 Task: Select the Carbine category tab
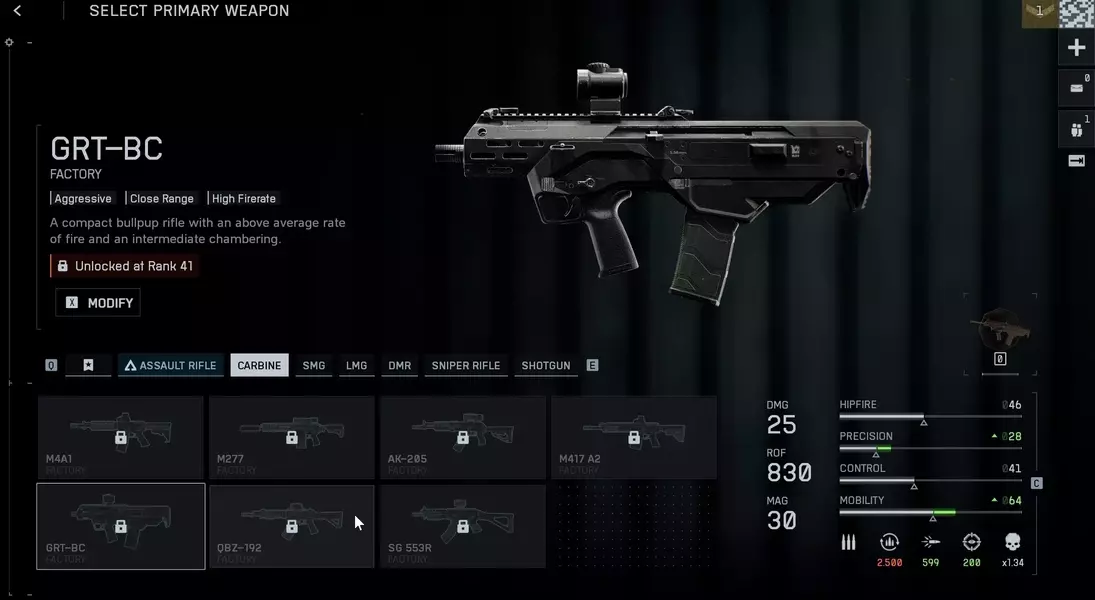(x=259, y=366)
